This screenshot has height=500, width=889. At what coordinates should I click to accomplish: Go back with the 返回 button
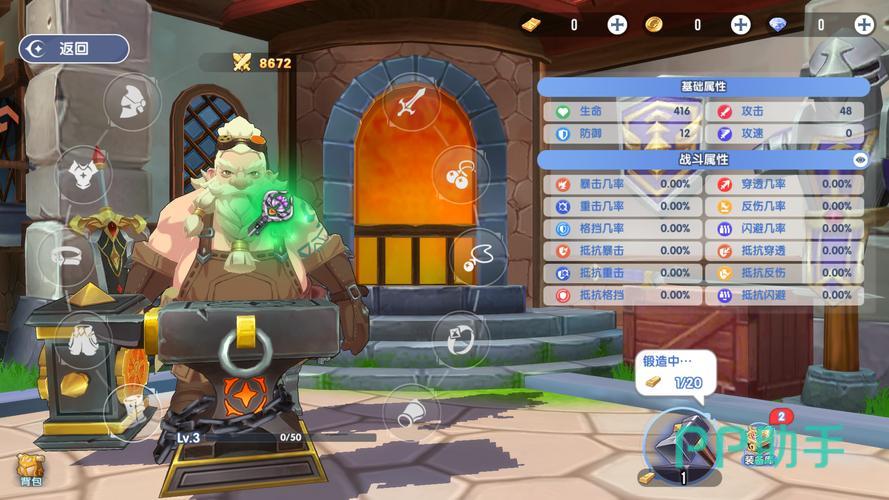74,48
